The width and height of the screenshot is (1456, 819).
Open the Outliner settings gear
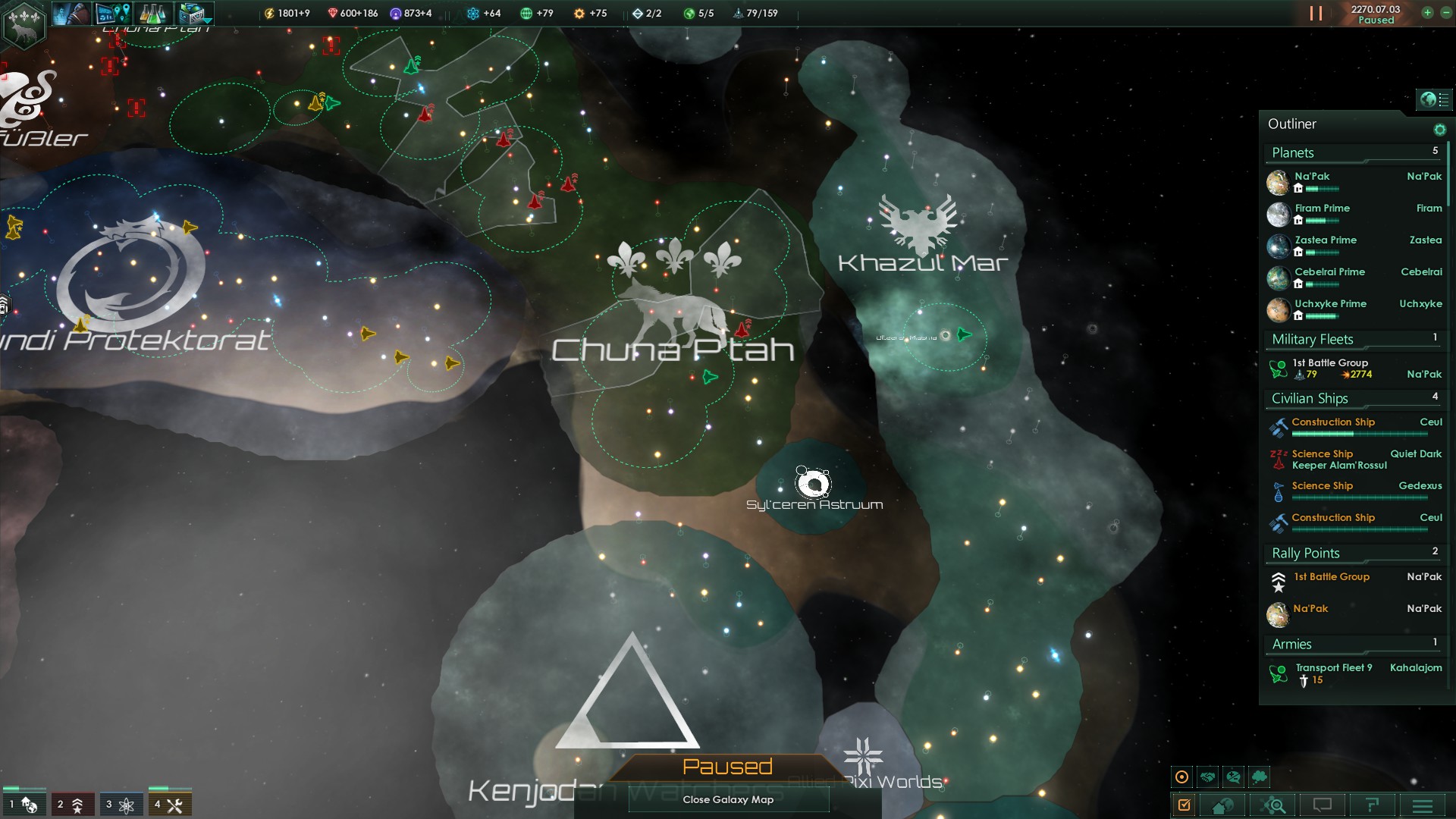tap(1439, 130)
